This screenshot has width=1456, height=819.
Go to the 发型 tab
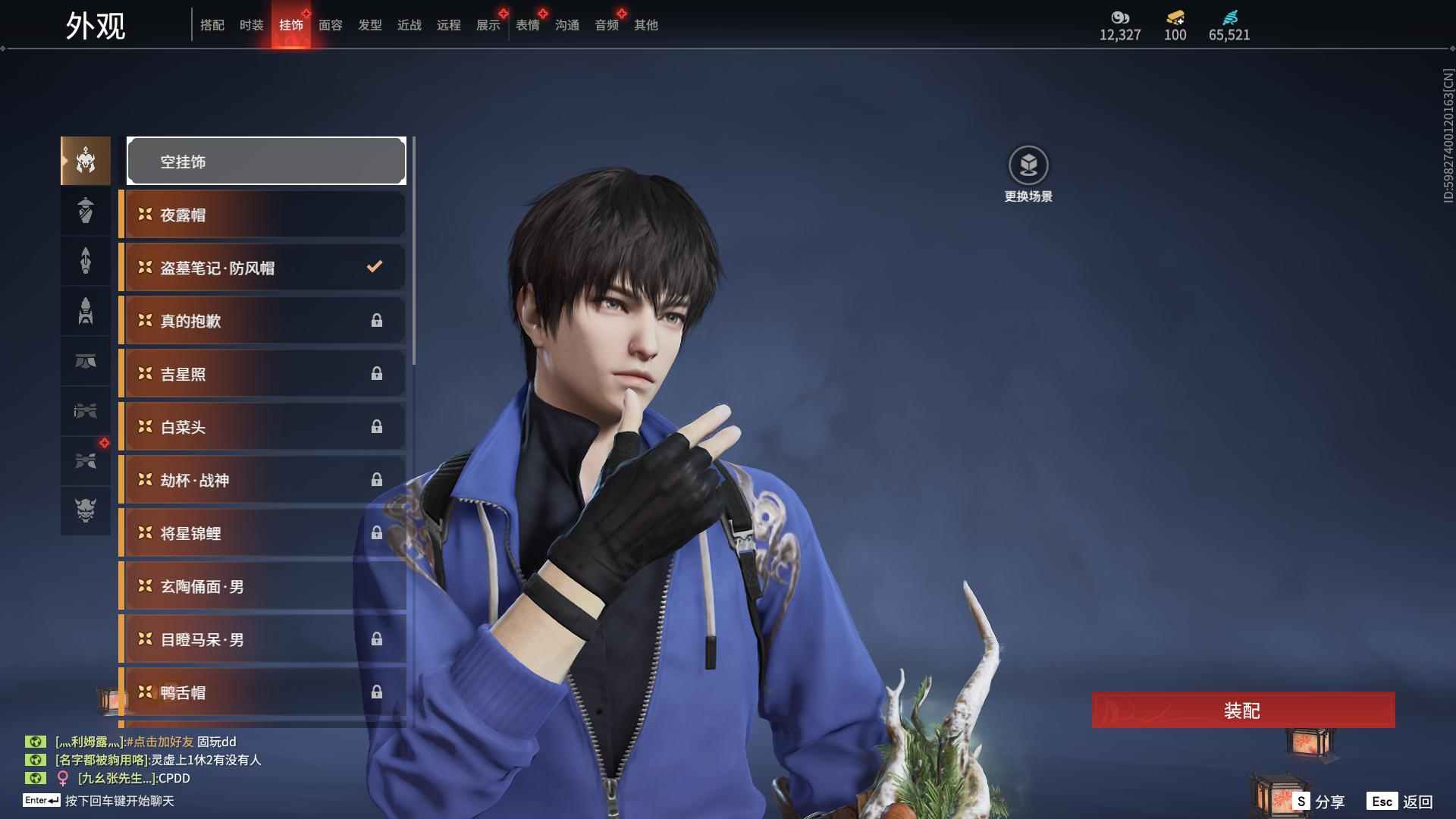pyautogui.click(x=369, y=25)
